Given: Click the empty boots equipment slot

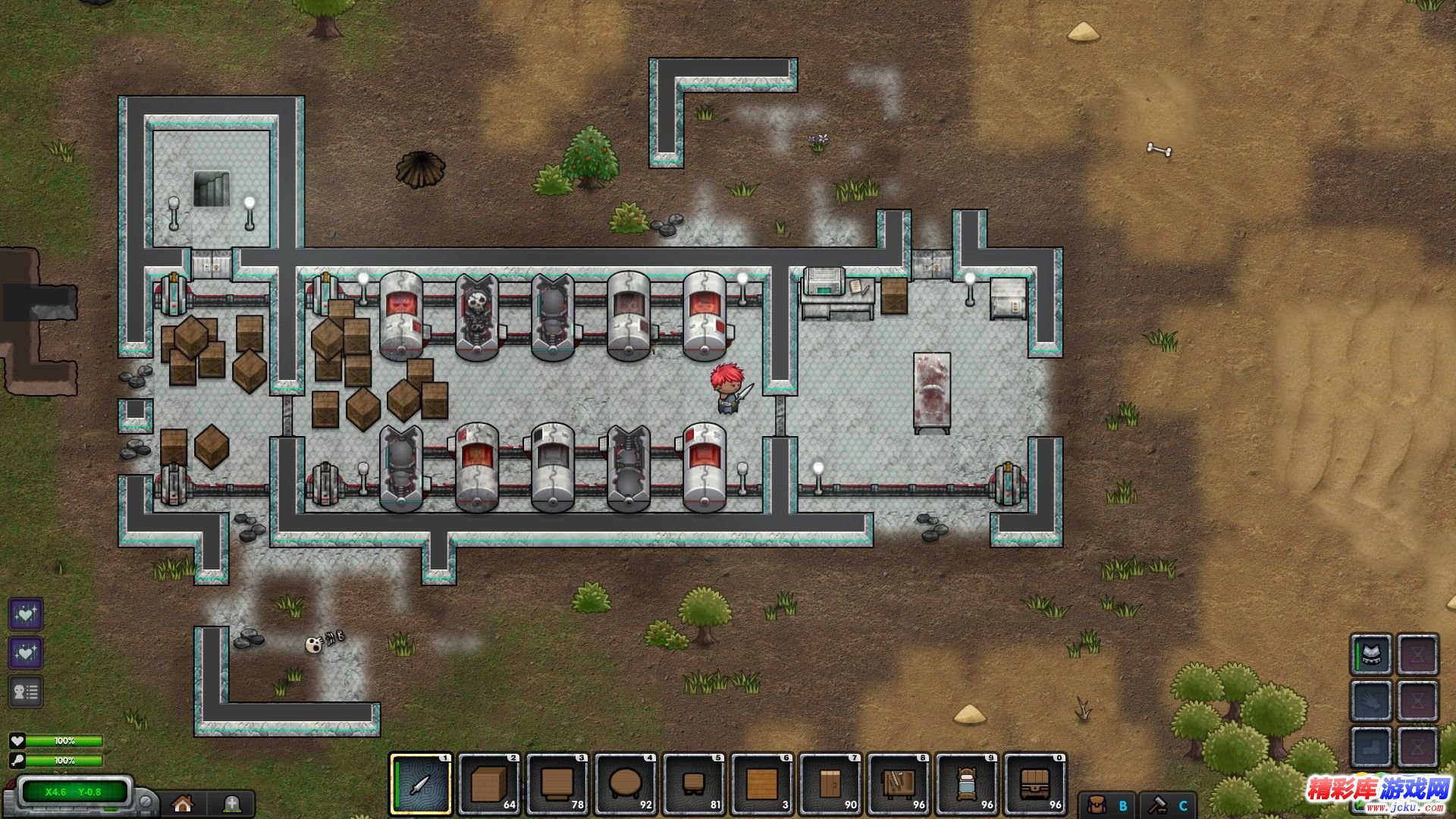Looking at the screenshot, I should (x=1371, y=747).
